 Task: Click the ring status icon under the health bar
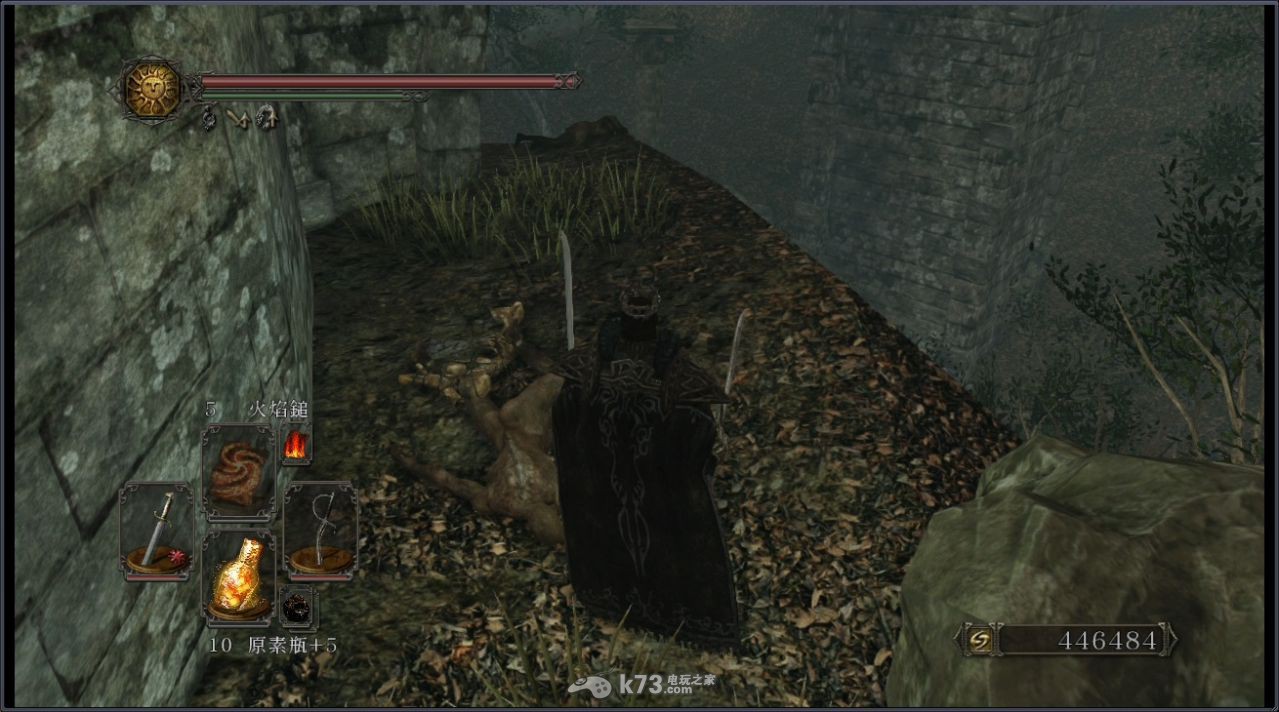[210, 119]
